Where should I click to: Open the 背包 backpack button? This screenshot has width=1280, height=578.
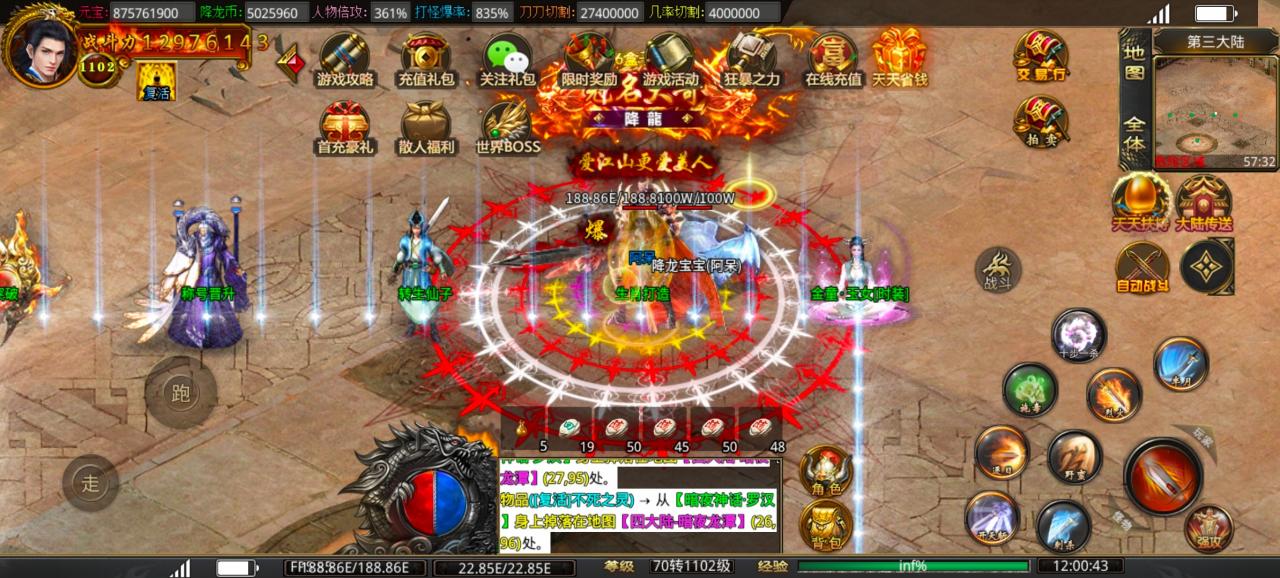click(826, 524)
